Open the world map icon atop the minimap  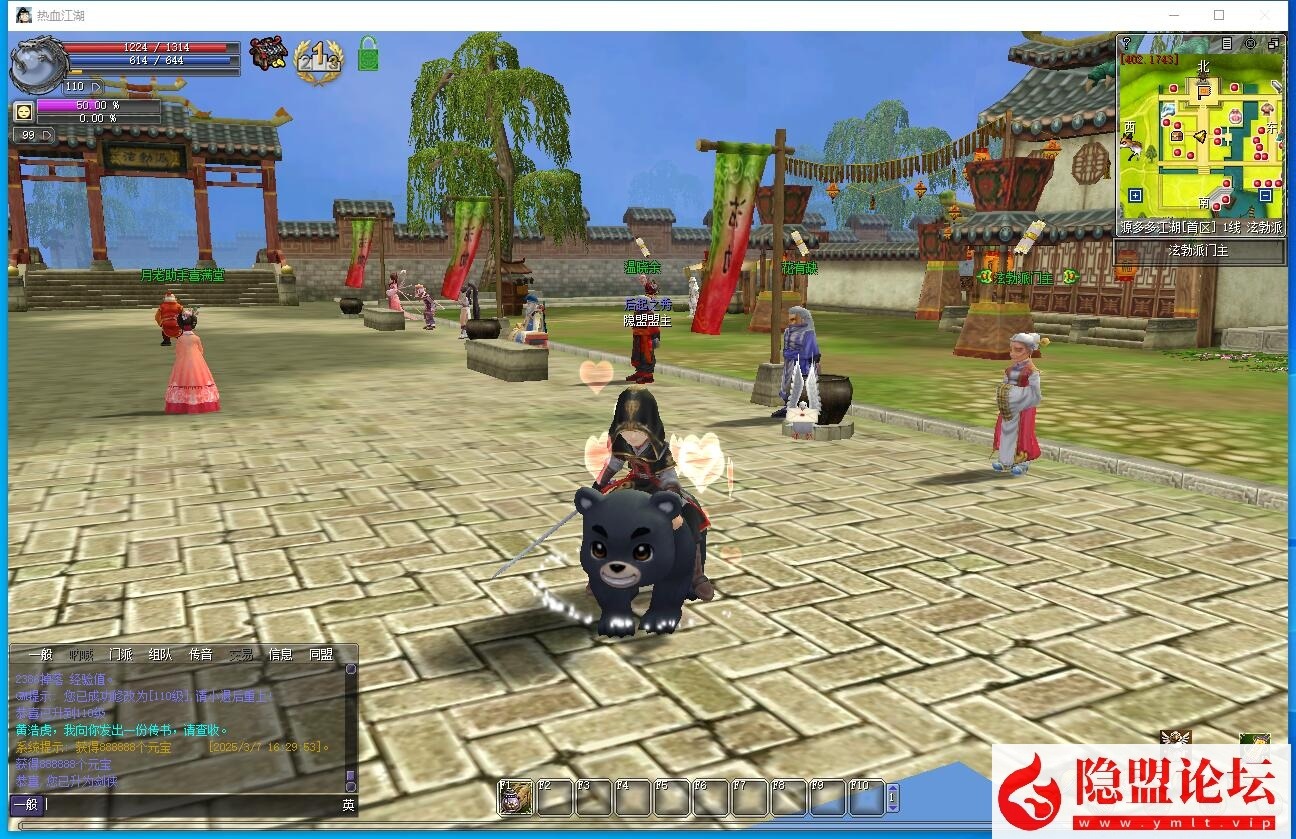(x=1251, y=44)
